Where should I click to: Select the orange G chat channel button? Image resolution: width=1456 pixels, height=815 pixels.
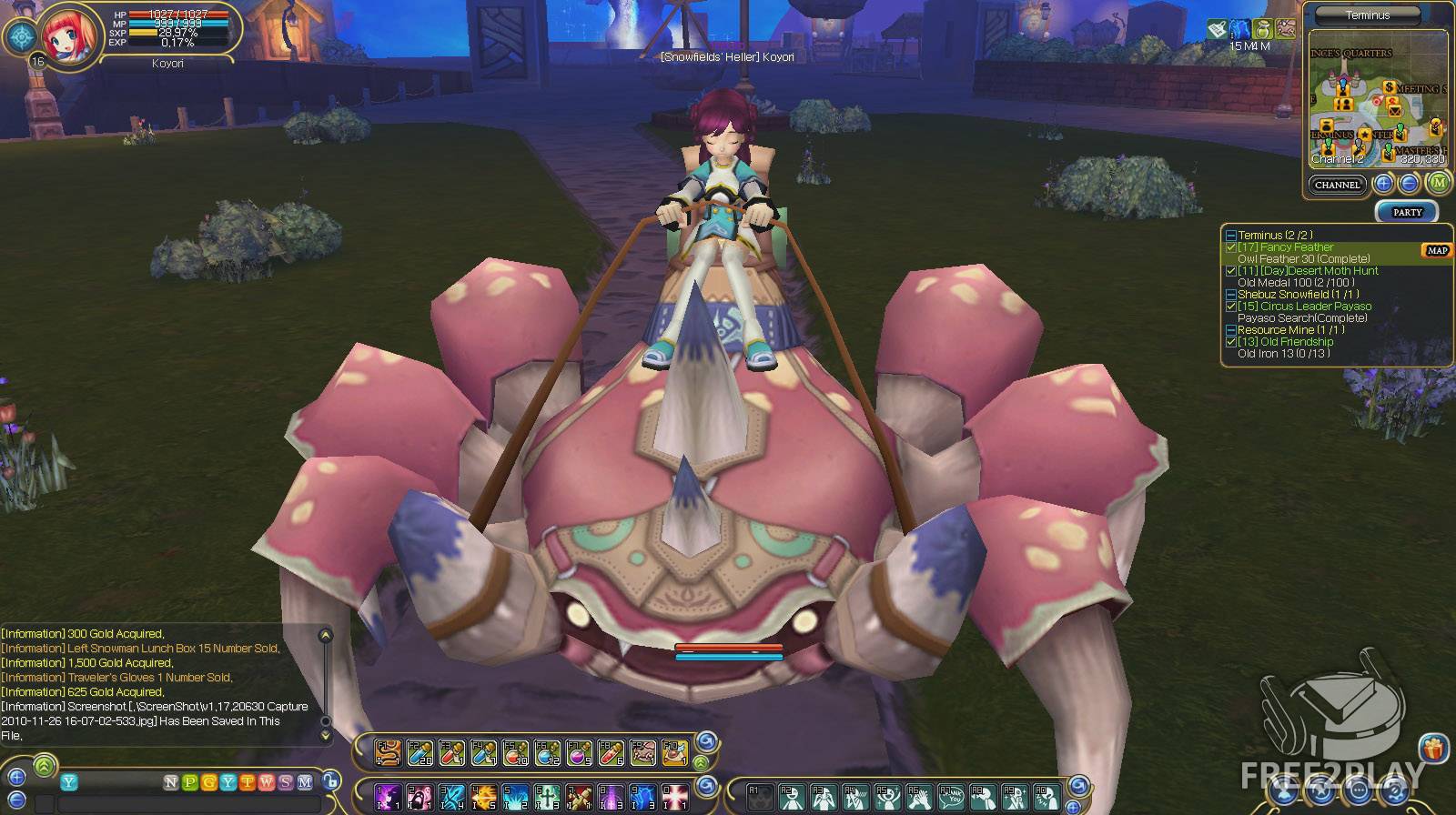click(209, 782)
